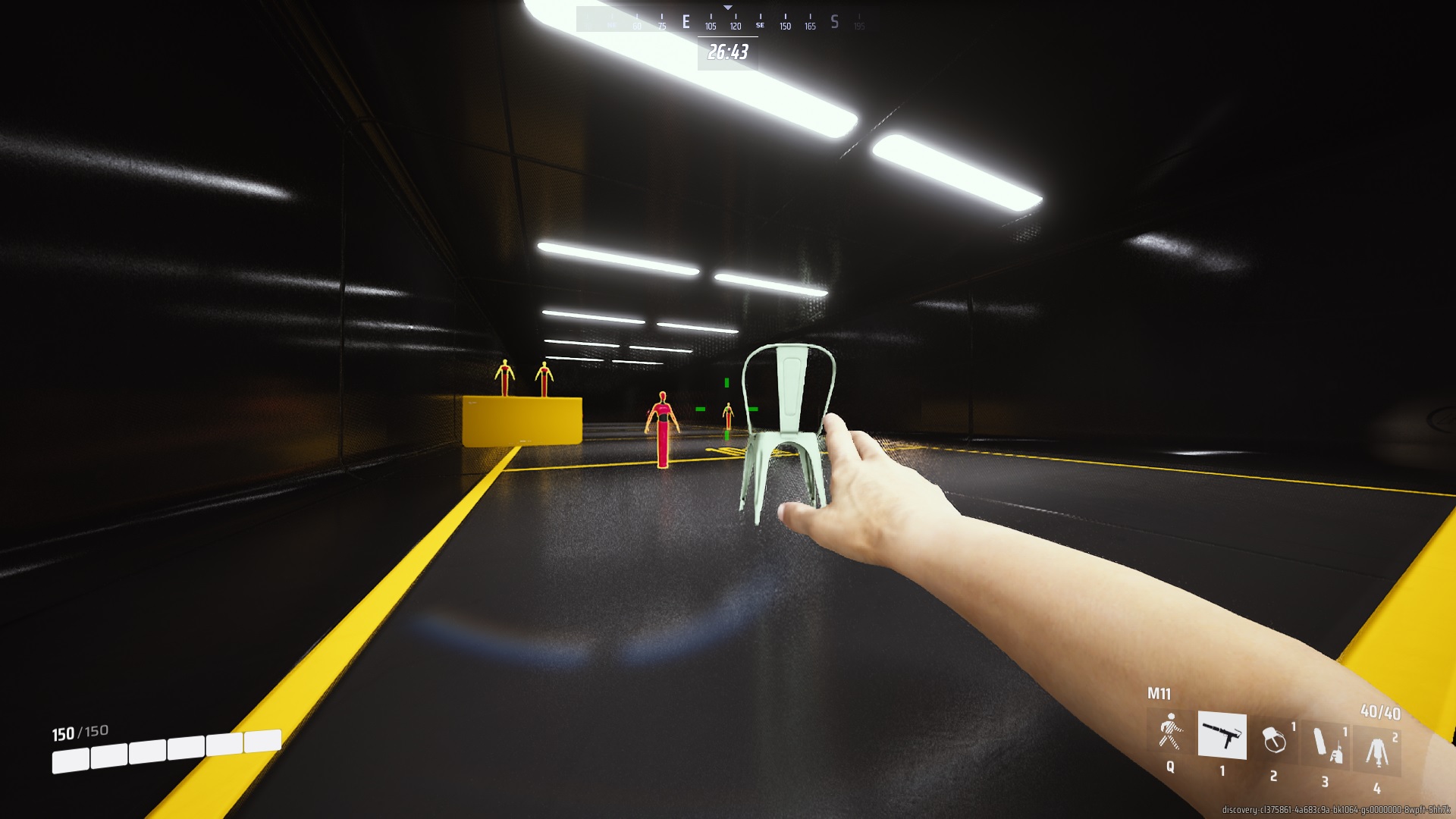The image size is (1456, 819).
Task: Click the S heading on the compass strip
Action: coord(834,21)
